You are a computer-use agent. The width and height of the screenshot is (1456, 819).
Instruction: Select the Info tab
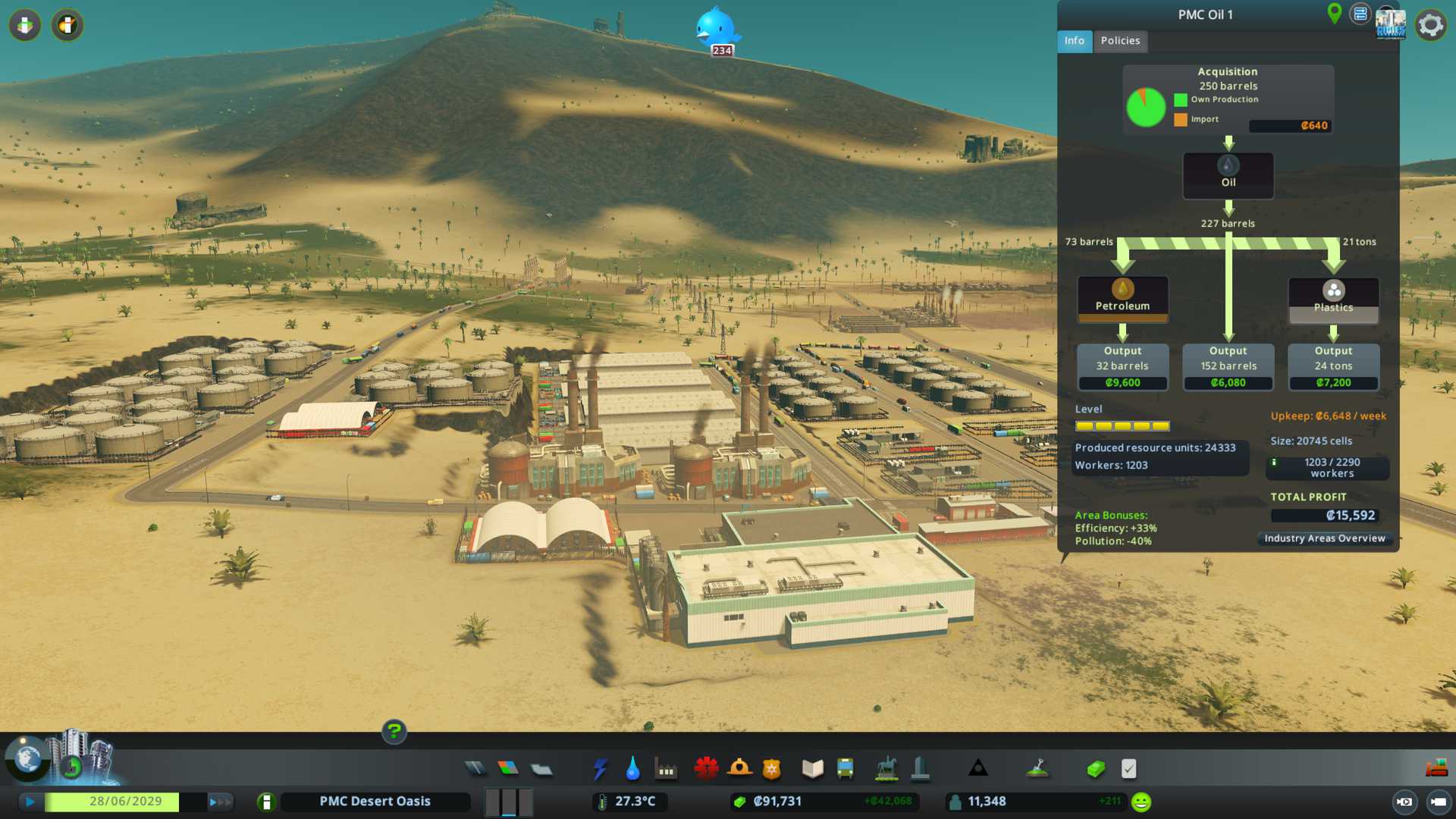click(1074, 41)
